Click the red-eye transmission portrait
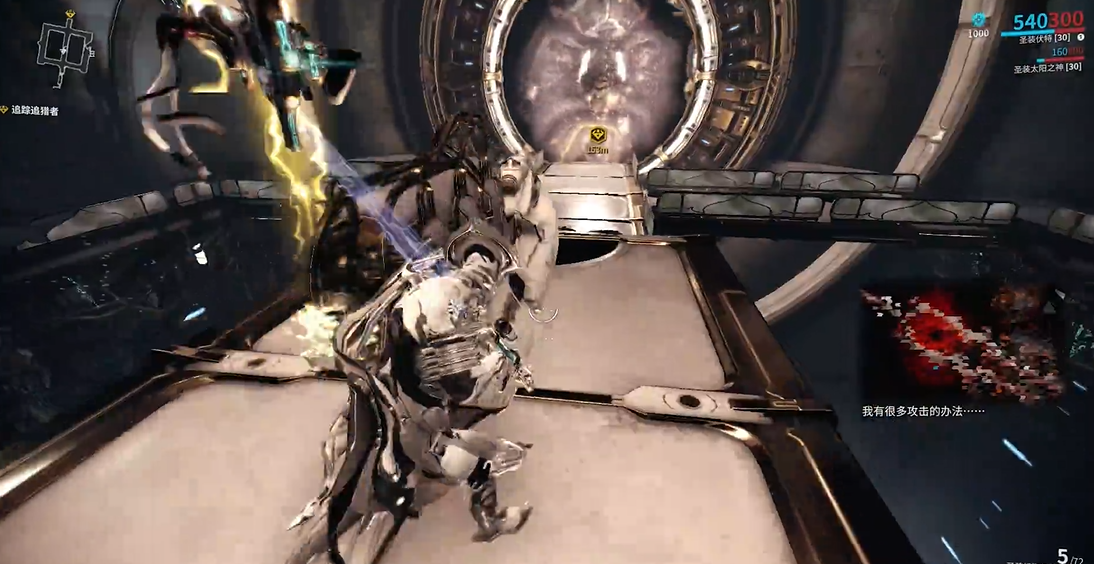This screenshot has width=1094, height=564. click(x=959, y=342)
